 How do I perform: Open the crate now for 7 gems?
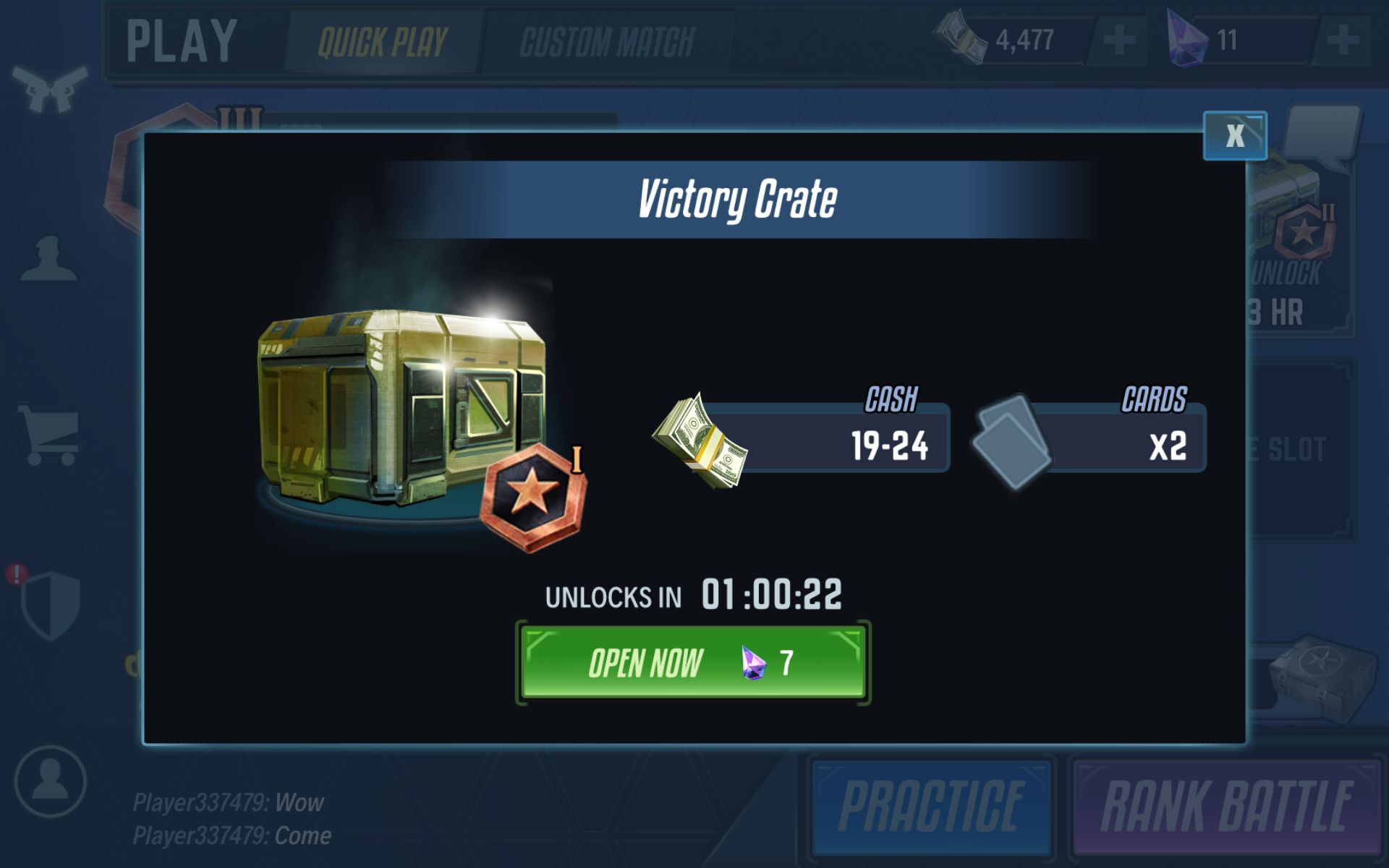click(692, 663)
